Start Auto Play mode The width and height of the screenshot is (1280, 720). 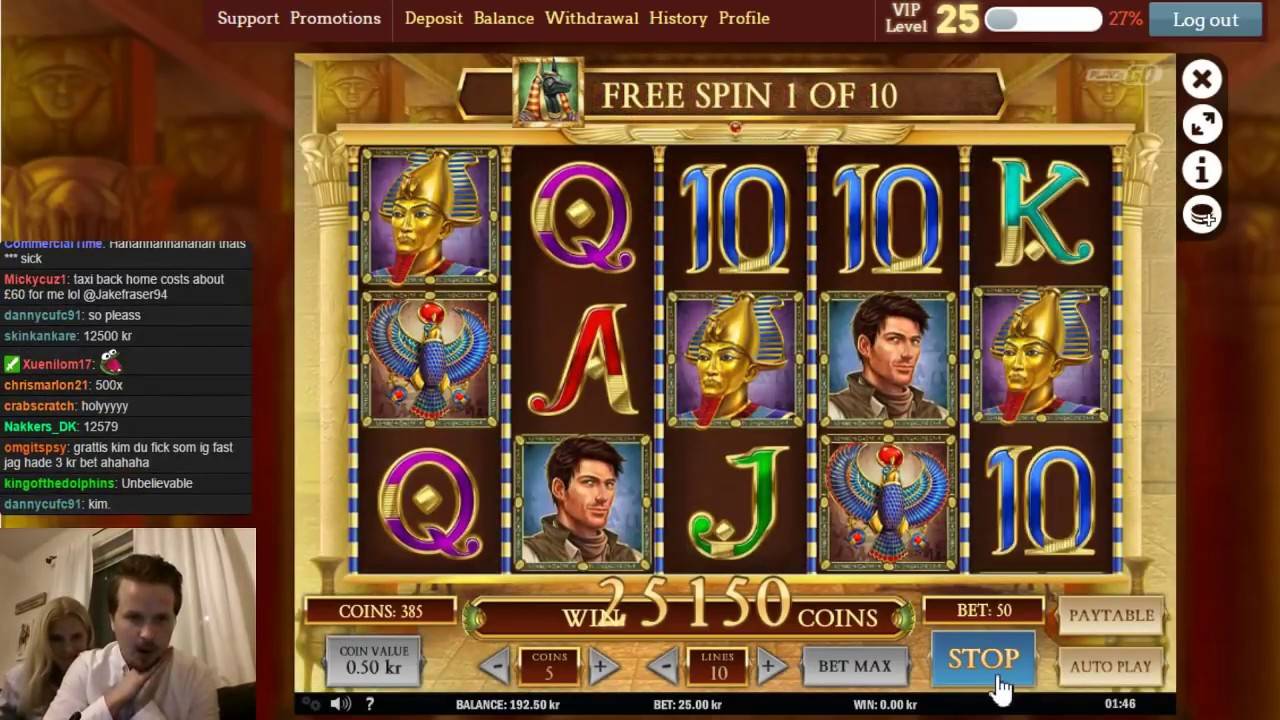pos(1111,666)
